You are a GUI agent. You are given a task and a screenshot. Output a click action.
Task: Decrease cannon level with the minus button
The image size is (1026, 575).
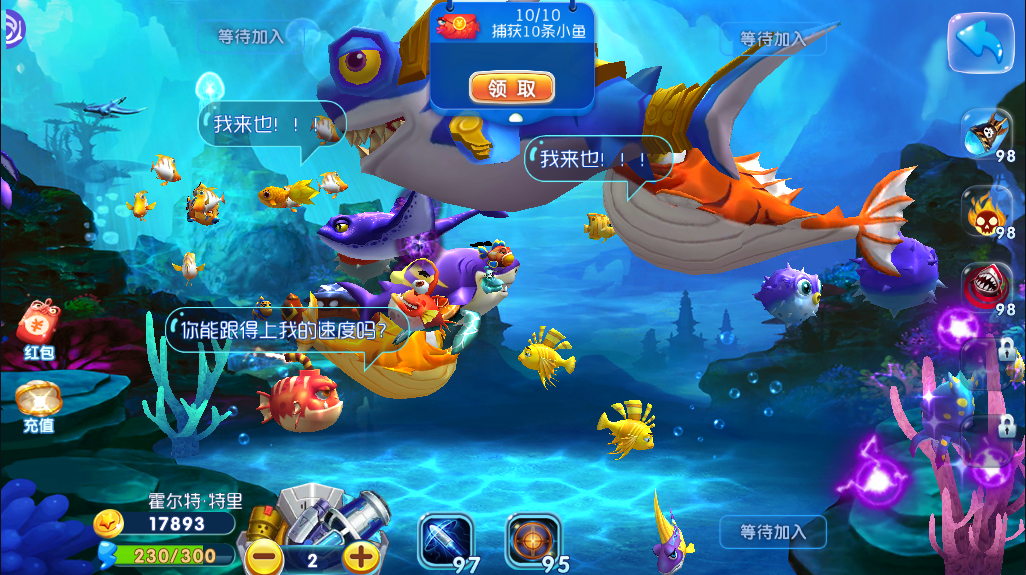pos(264,557)
